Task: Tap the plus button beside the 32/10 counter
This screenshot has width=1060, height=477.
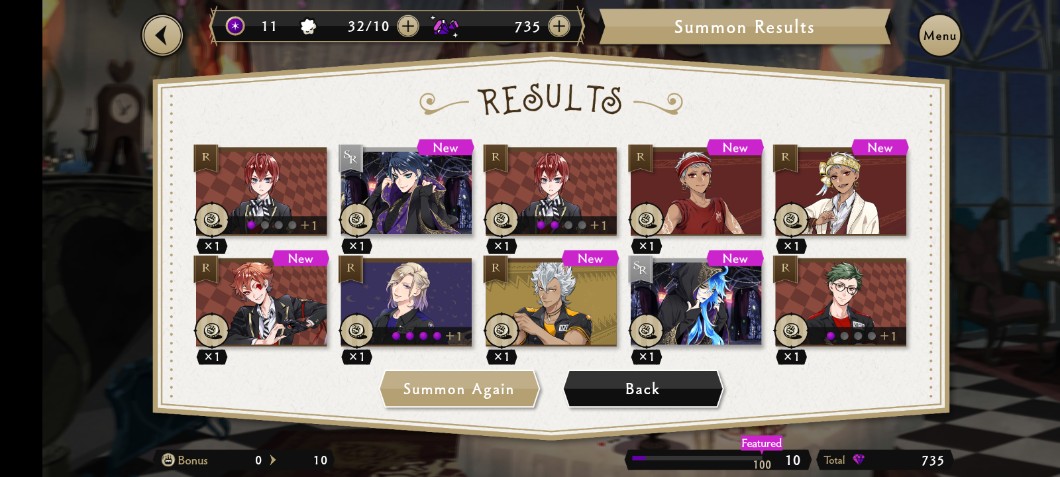Action: click(408, 26)
